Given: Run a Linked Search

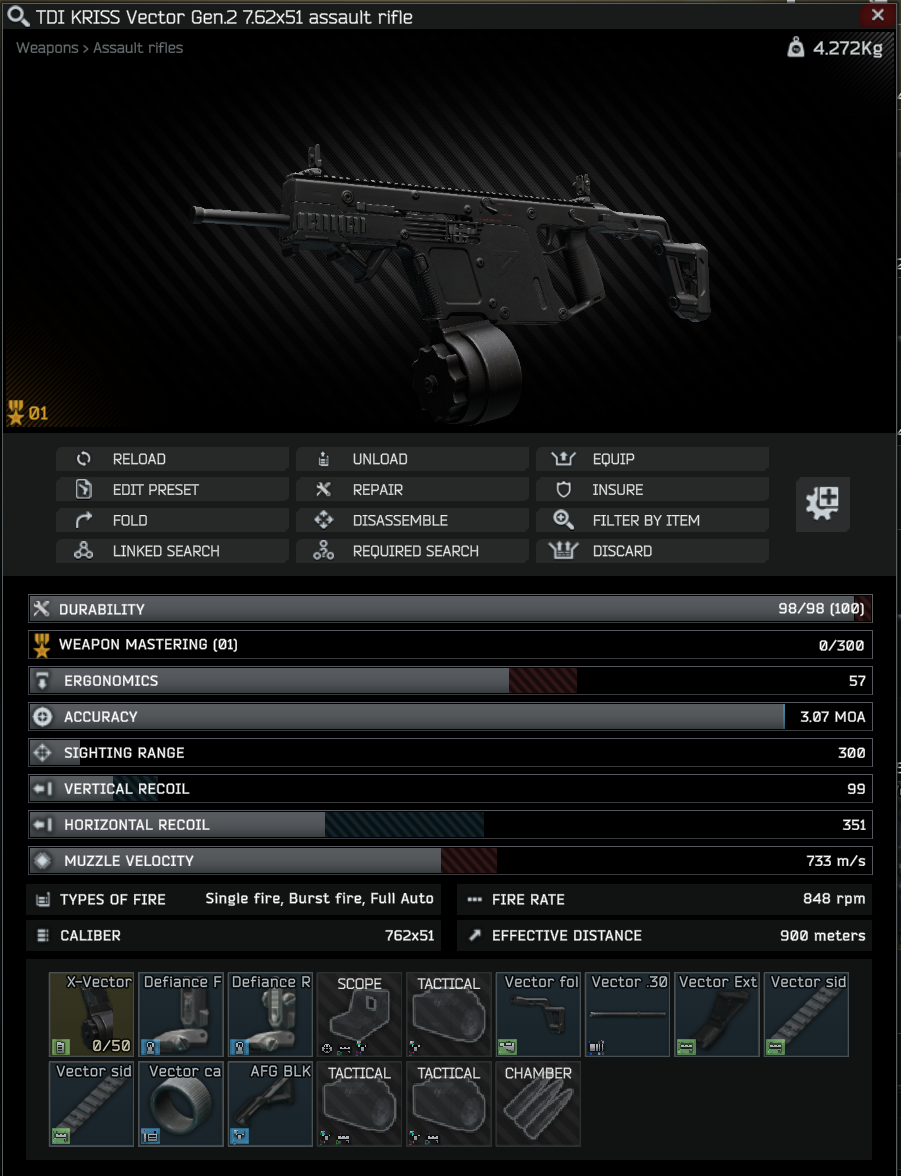Looking at the screenshot, I should click(x=172, y=551).
